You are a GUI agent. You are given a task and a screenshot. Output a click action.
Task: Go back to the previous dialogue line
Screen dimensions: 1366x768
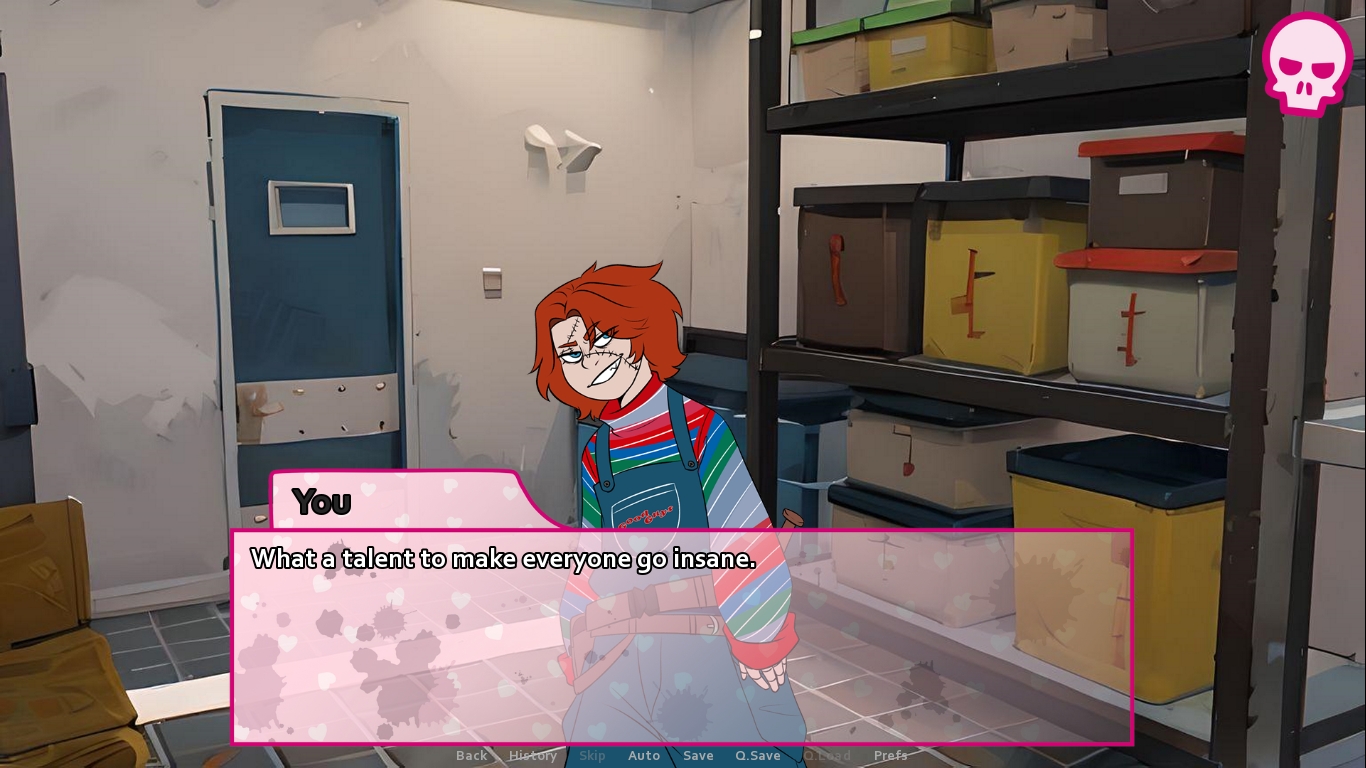(472, 756)
